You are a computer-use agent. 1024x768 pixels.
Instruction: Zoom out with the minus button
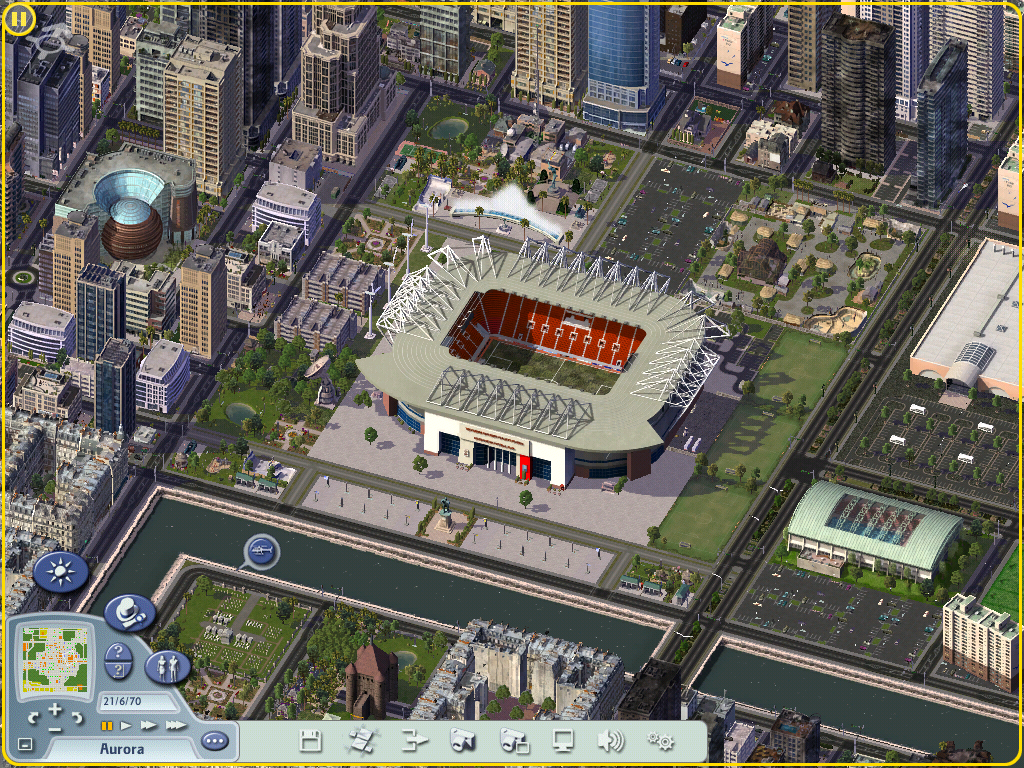point(55,729)
